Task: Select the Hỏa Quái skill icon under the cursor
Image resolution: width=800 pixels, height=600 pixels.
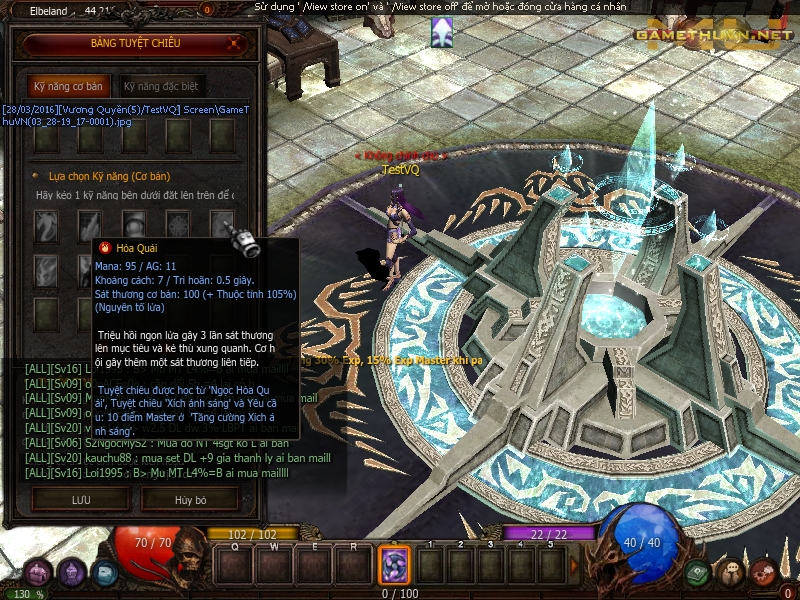Action: pos(222,224)
